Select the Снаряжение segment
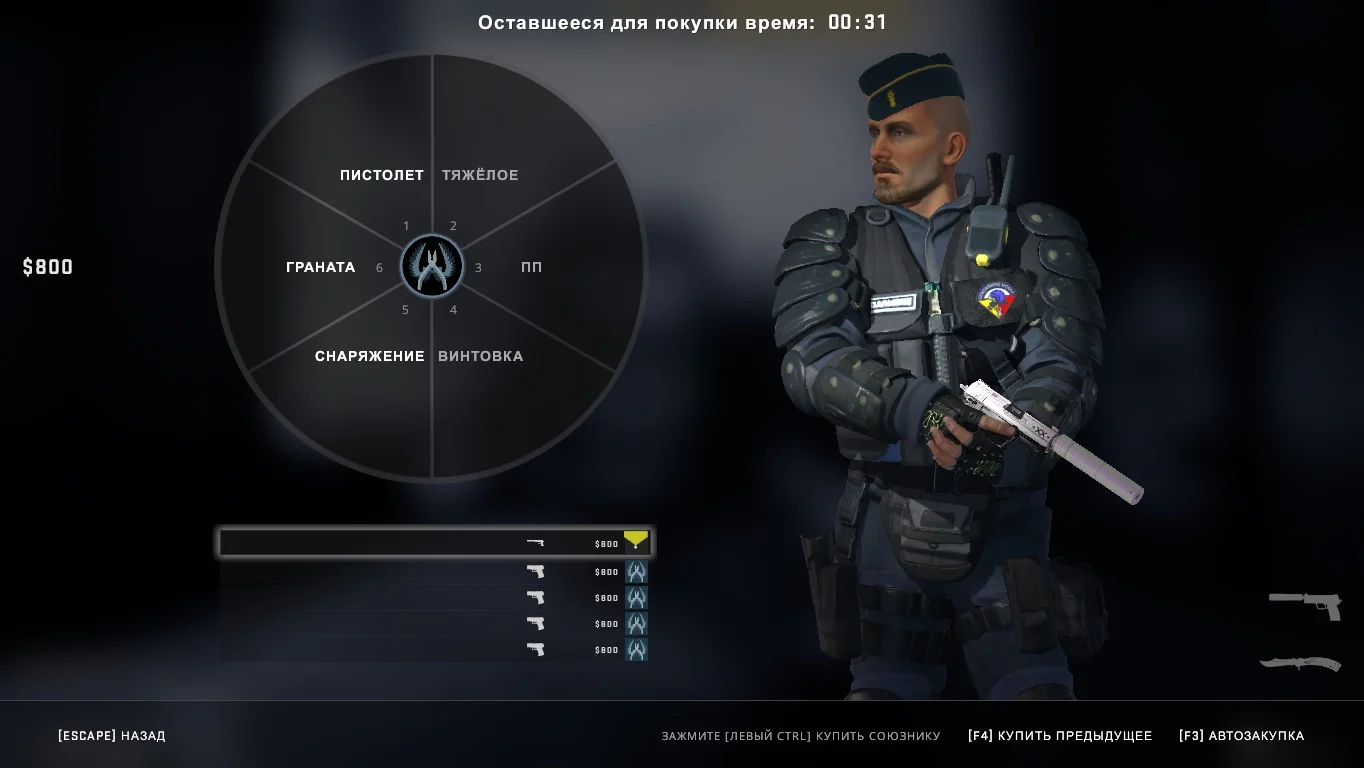 (x=369, y=356)
